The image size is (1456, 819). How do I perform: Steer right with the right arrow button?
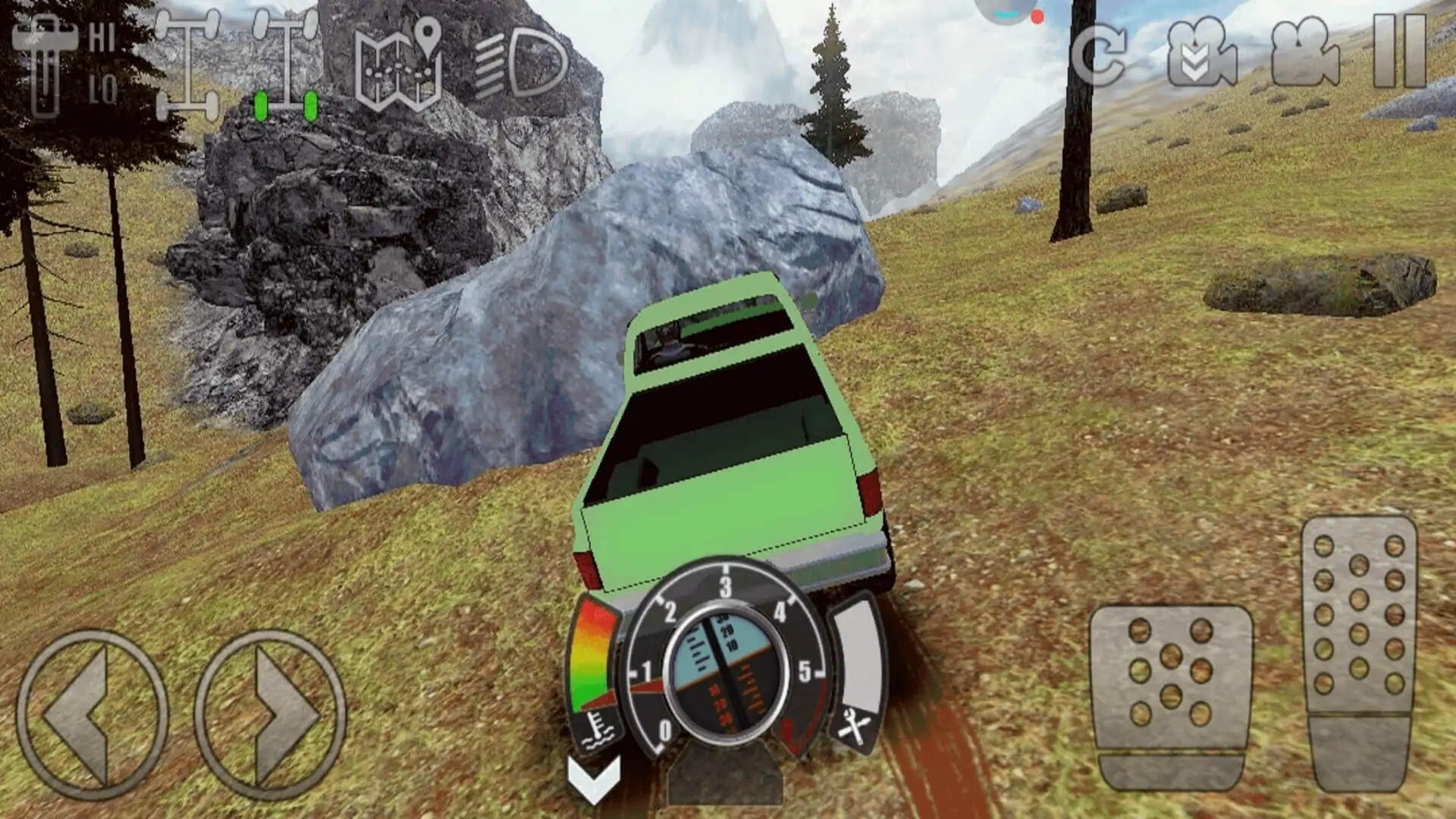270,714
